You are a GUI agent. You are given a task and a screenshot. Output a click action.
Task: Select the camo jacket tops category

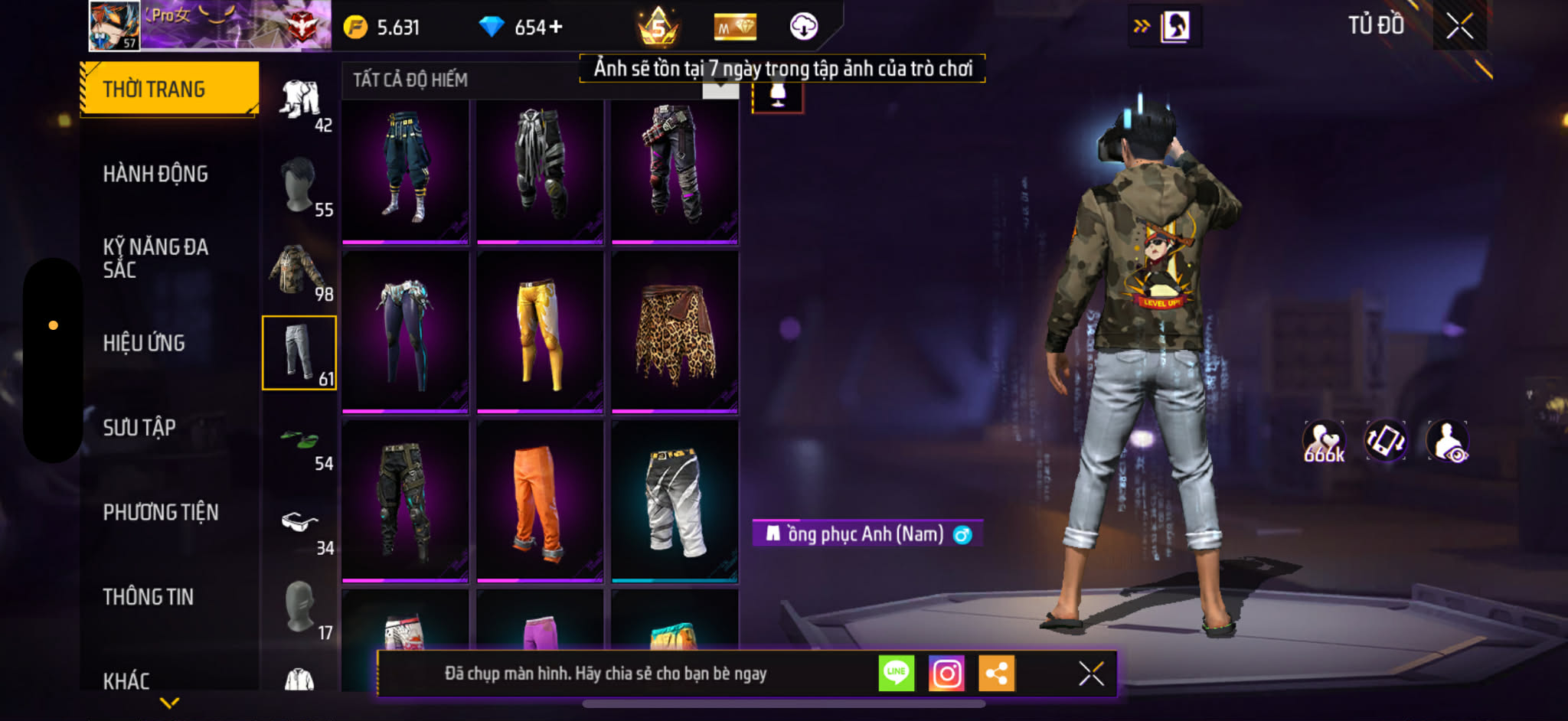point(299,270)
